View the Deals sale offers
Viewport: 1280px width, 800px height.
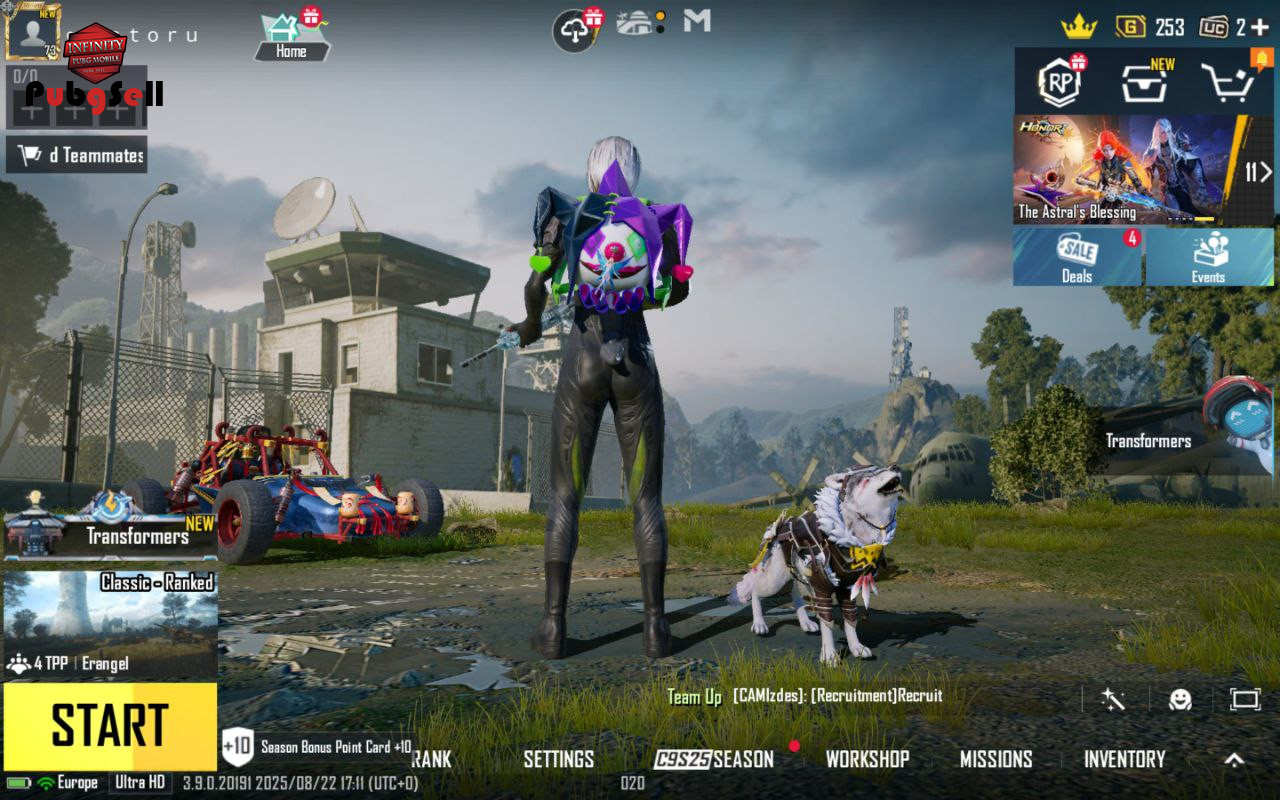coord(1077,257)
